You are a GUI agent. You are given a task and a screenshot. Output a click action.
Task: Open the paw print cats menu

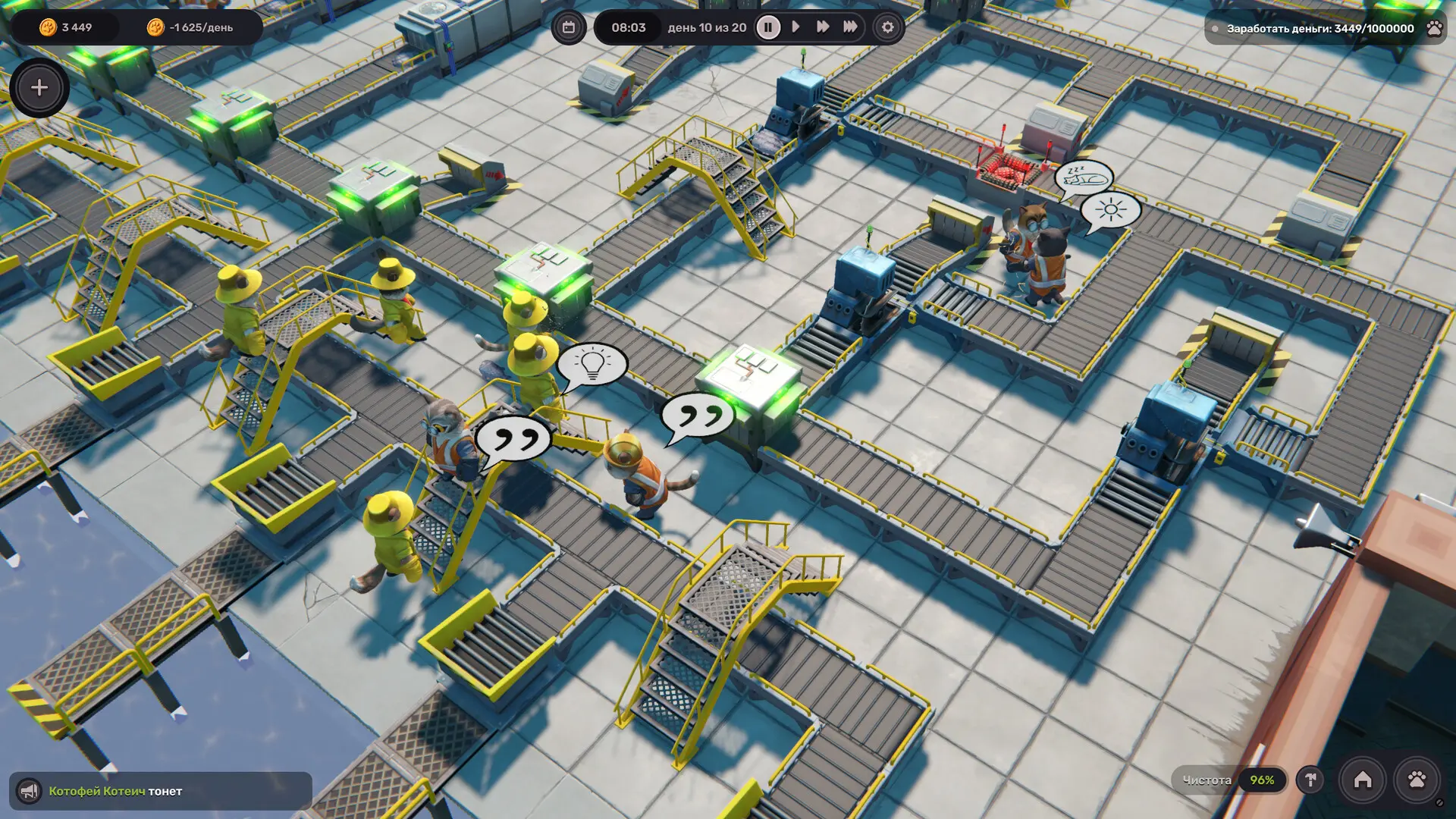click(1417, 780)
